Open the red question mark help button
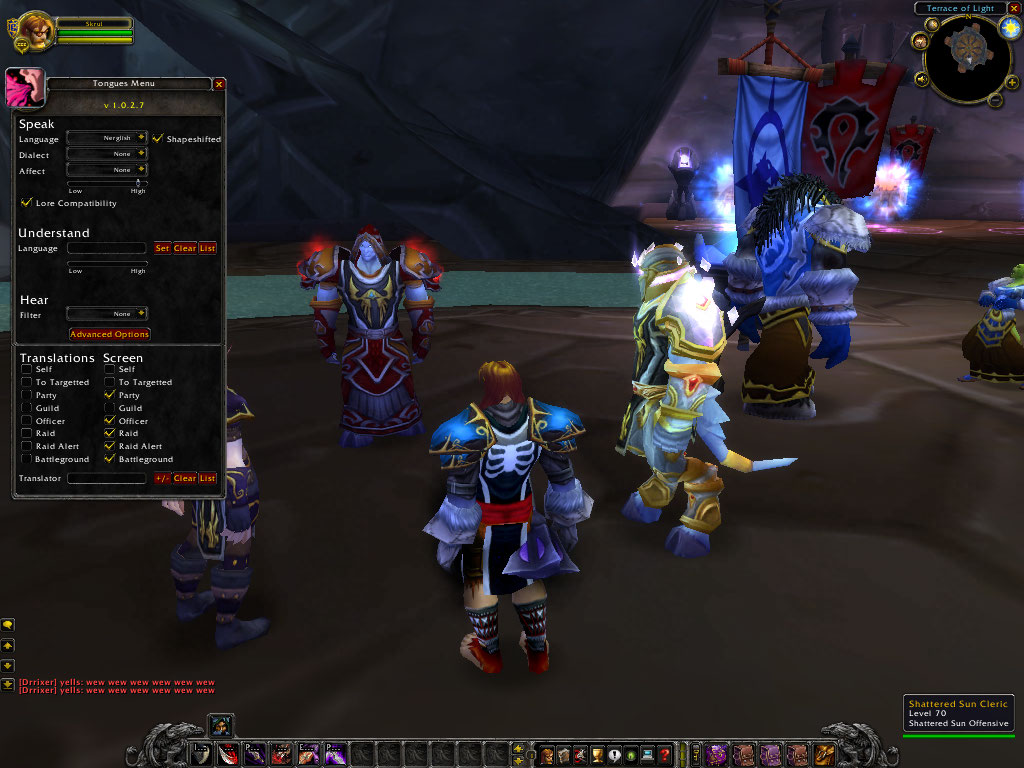This screenshot has height=768, width=1024. (x=664, y=755)
